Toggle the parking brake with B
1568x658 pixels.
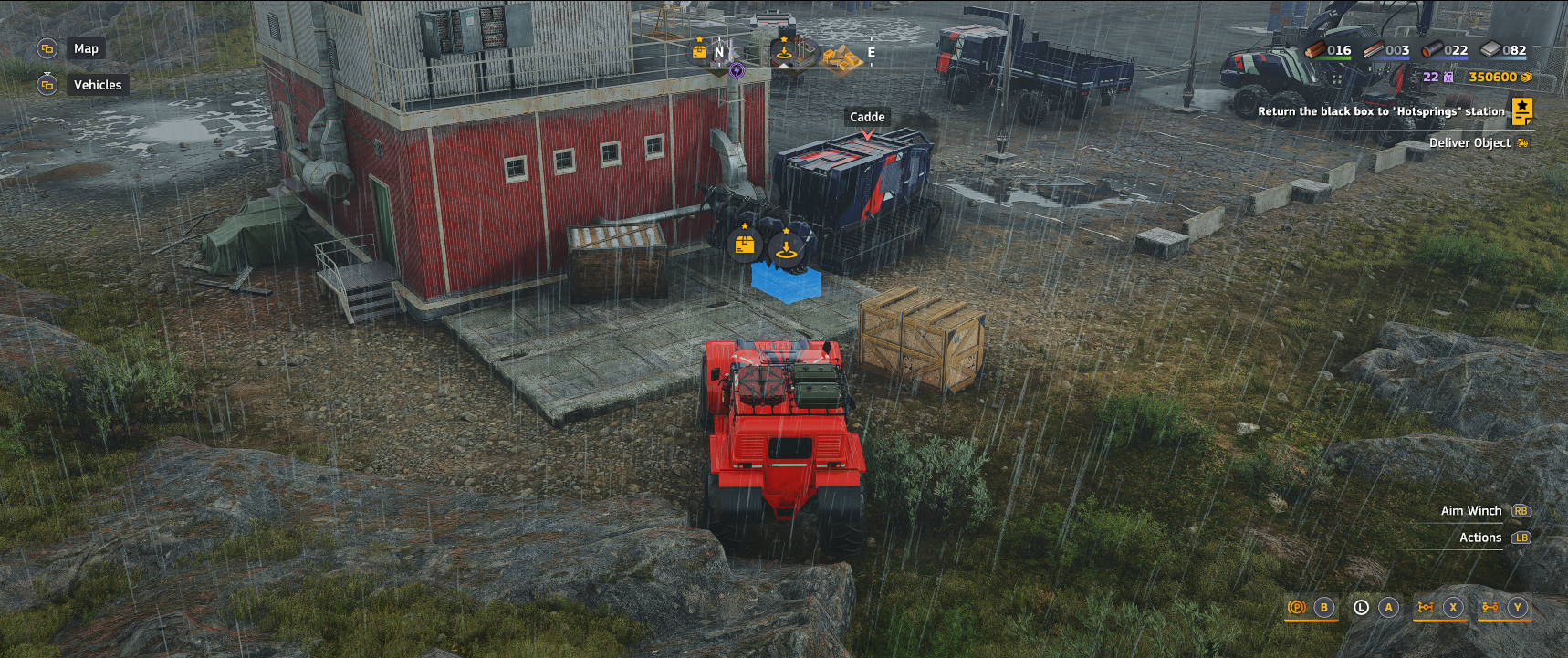click(1322, 606)
